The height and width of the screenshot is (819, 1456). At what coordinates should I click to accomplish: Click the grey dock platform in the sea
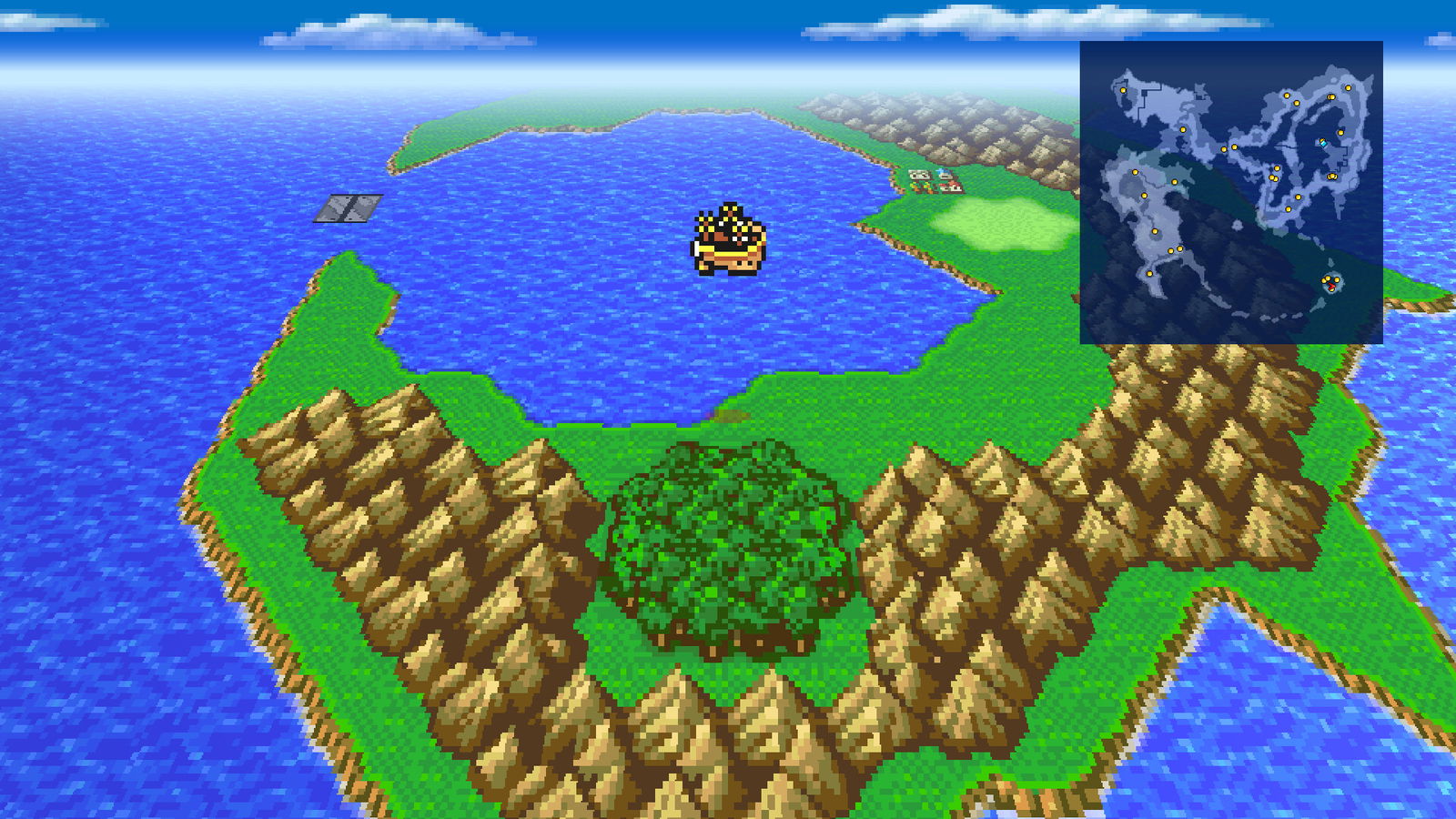pyautogui.click(x=349, y=208)
